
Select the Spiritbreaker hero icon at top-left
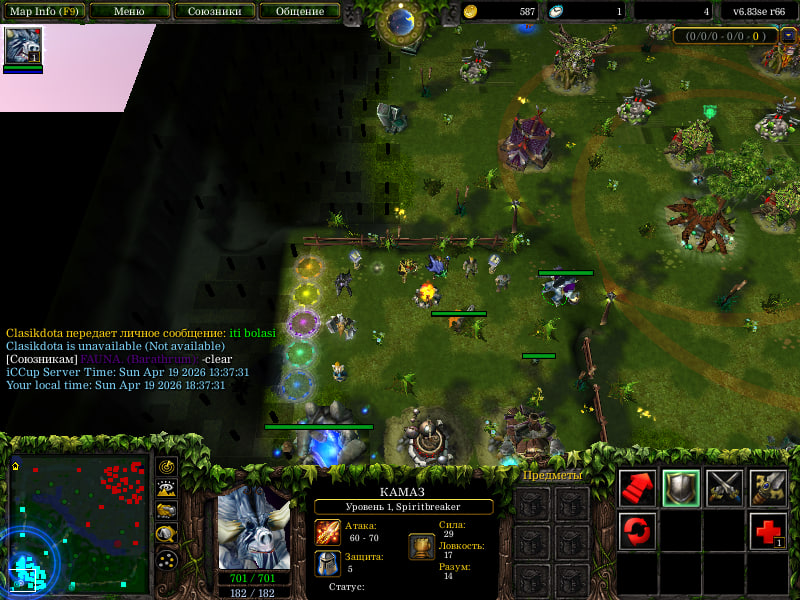coord(23,46)
